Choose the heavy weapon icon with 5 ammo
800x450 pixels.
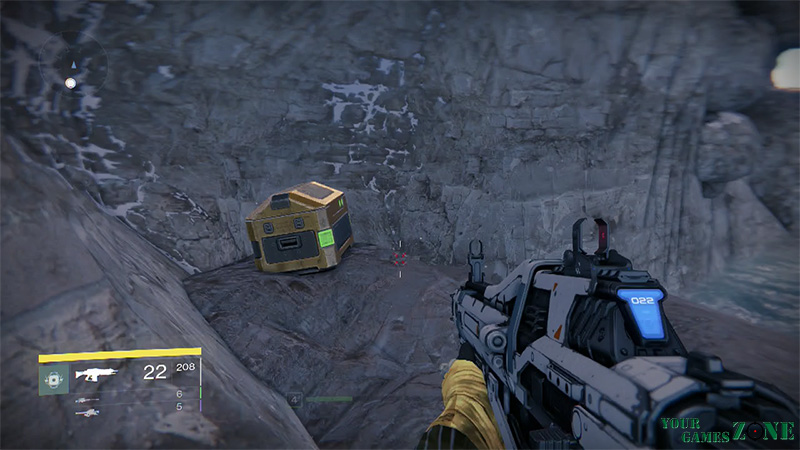click(x=87, y=411)
